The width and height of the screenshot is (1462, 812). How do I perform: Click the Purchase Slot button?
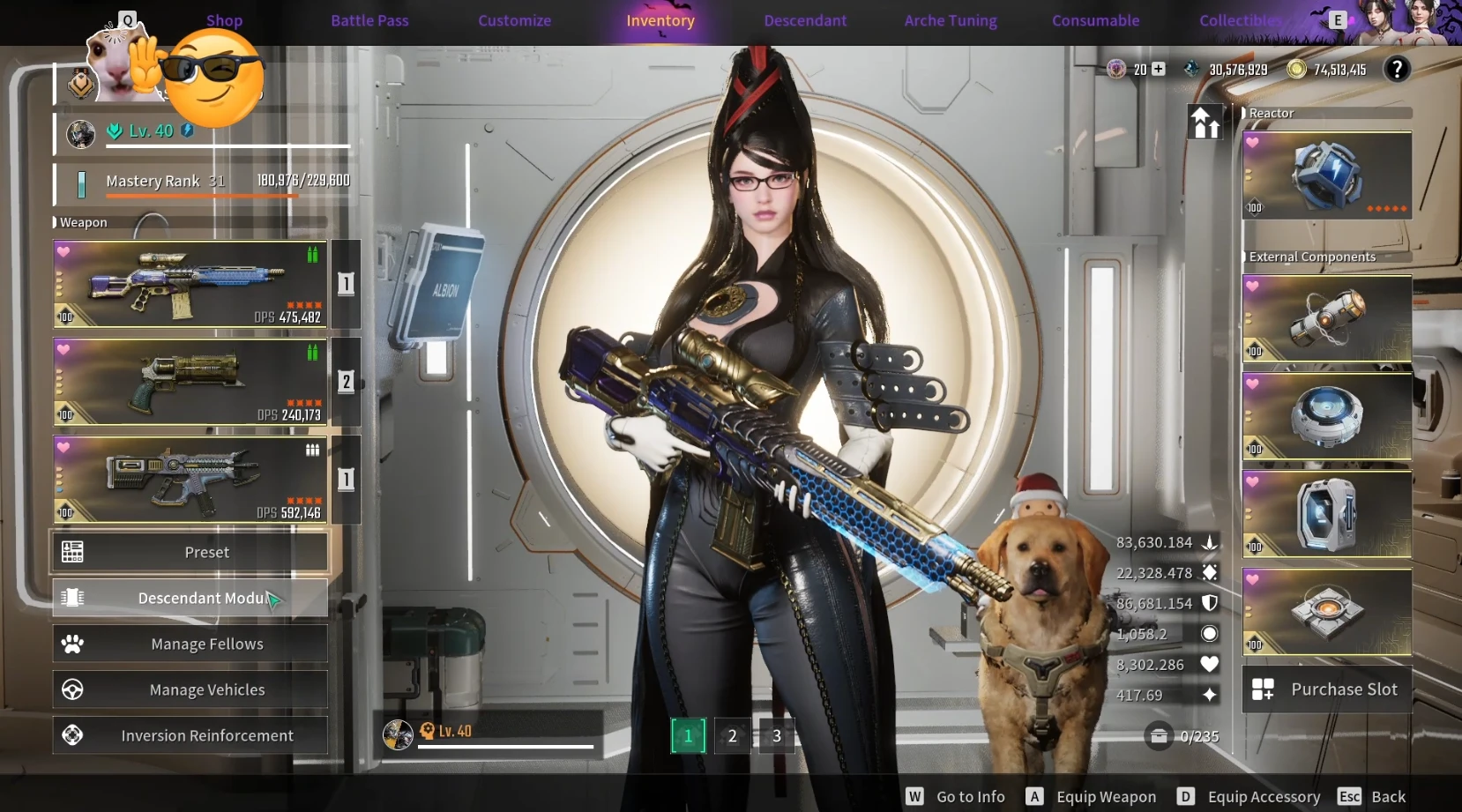[1326, 689]
